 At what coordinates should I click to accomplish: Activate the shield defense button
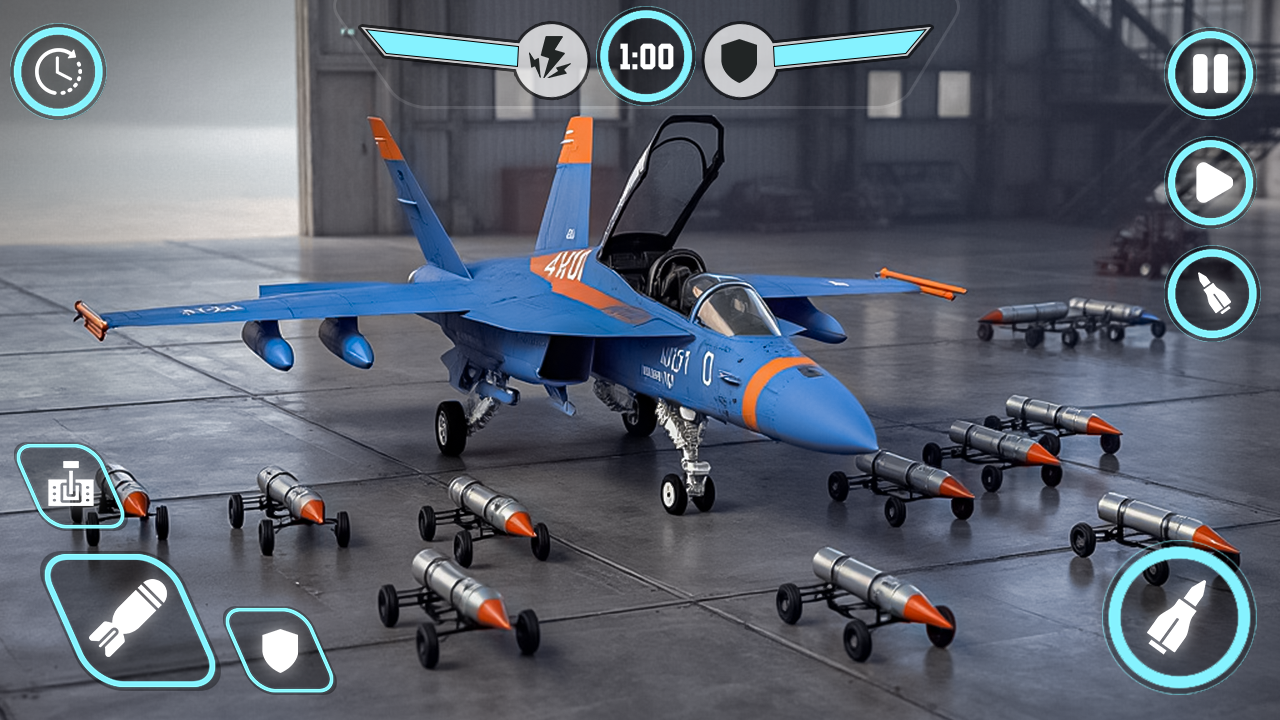pyautogui.click(x=279, y=650)
